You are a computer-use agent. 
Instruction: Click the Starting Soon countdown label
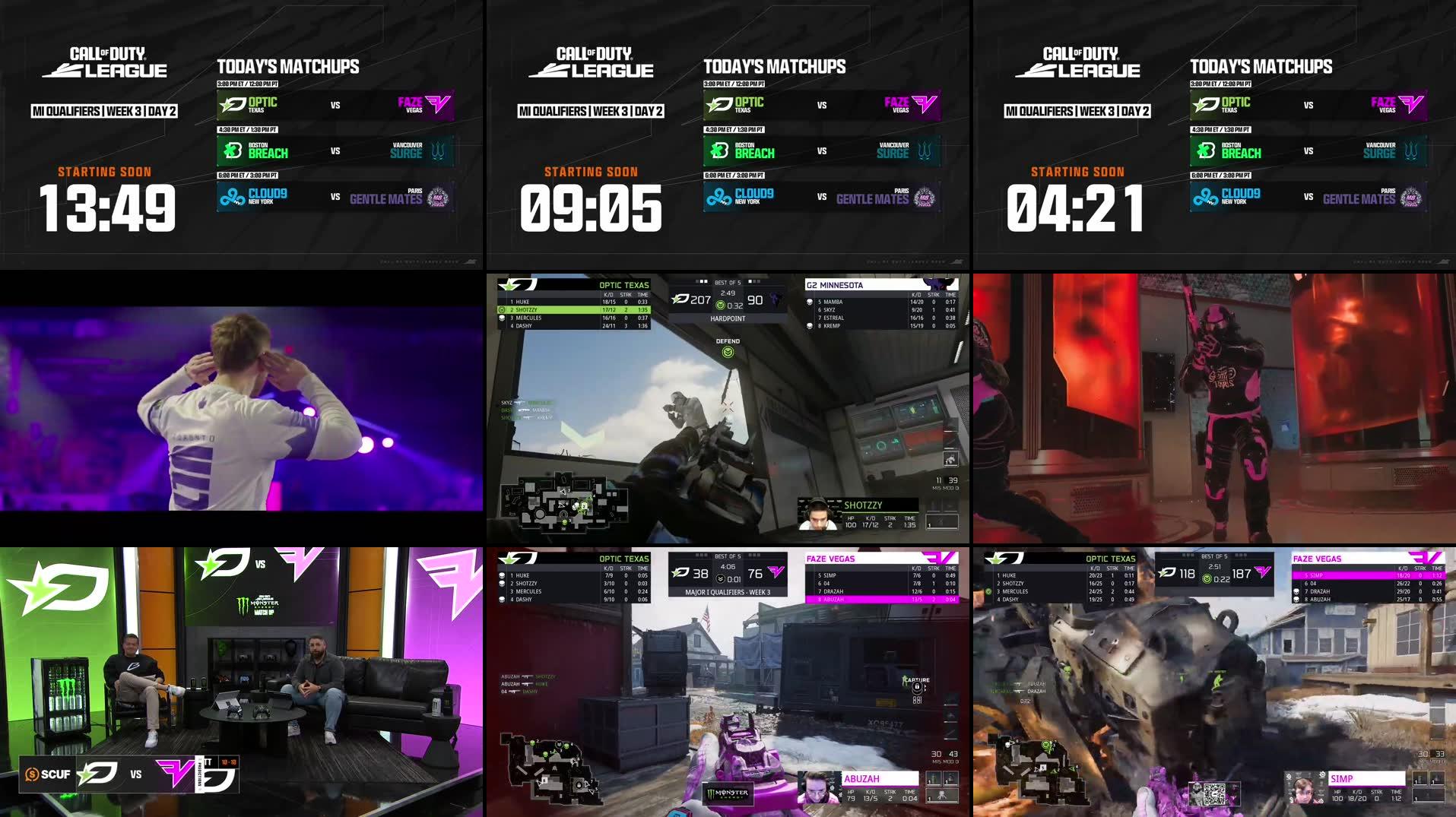click(106, 172)
